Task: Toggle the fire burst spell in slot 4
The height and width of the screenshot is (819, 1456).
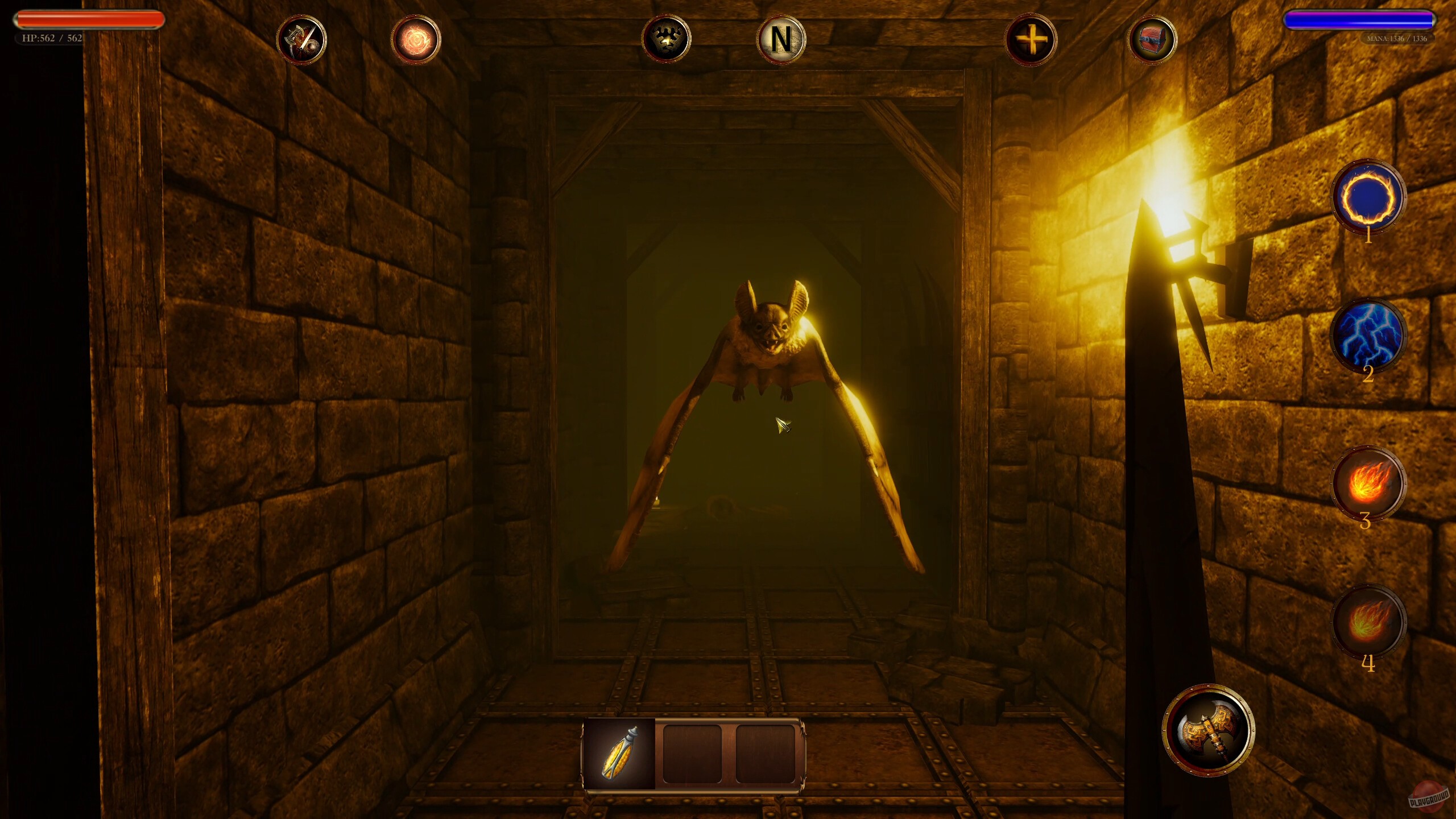Action: pyautogui.click(x=1368, y=620)
